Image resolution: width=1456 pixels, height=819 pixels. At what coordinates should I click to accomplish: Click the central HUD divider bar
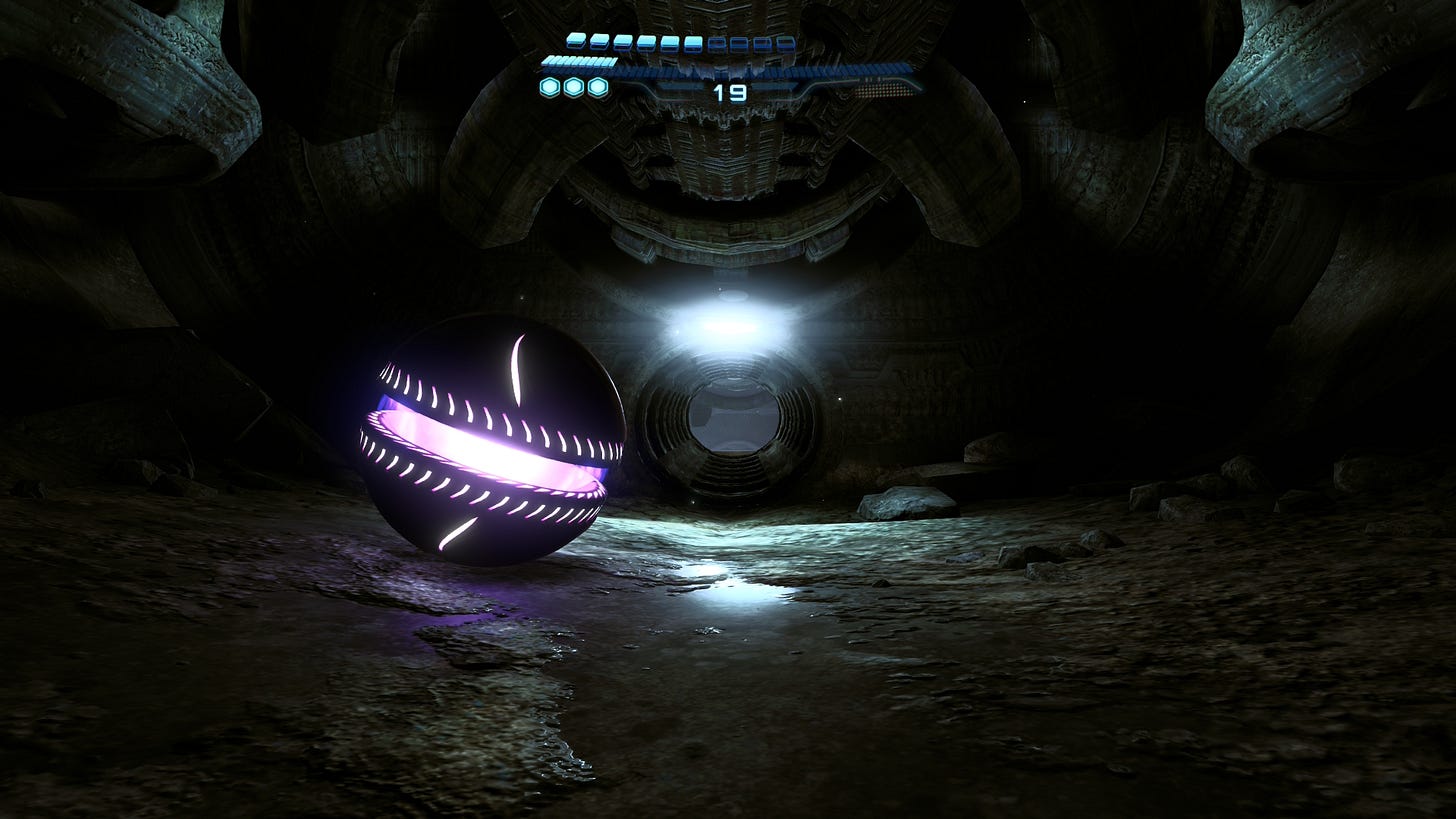730,71
